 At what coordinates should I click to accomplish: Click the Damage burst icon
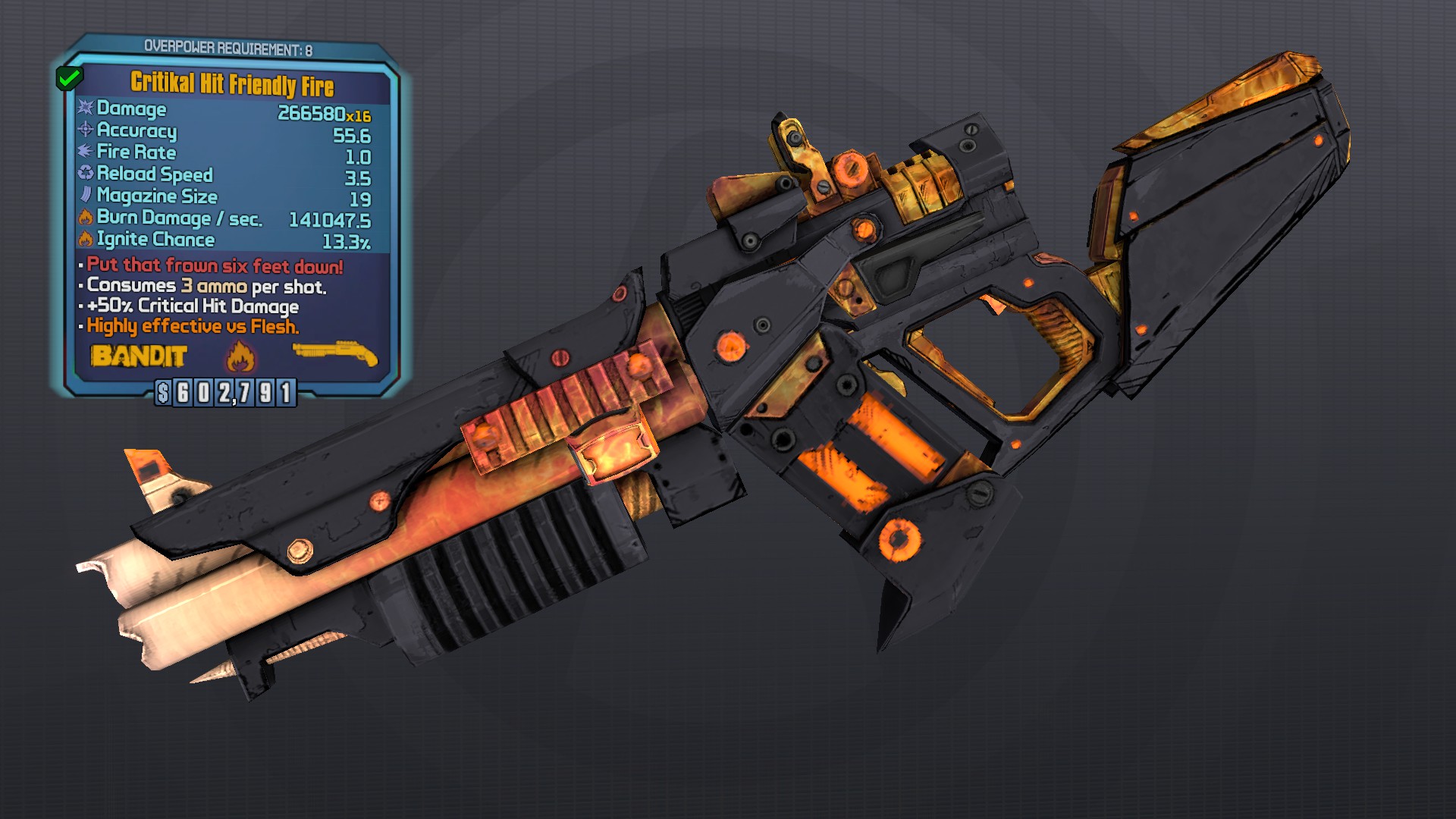point(86,109)
